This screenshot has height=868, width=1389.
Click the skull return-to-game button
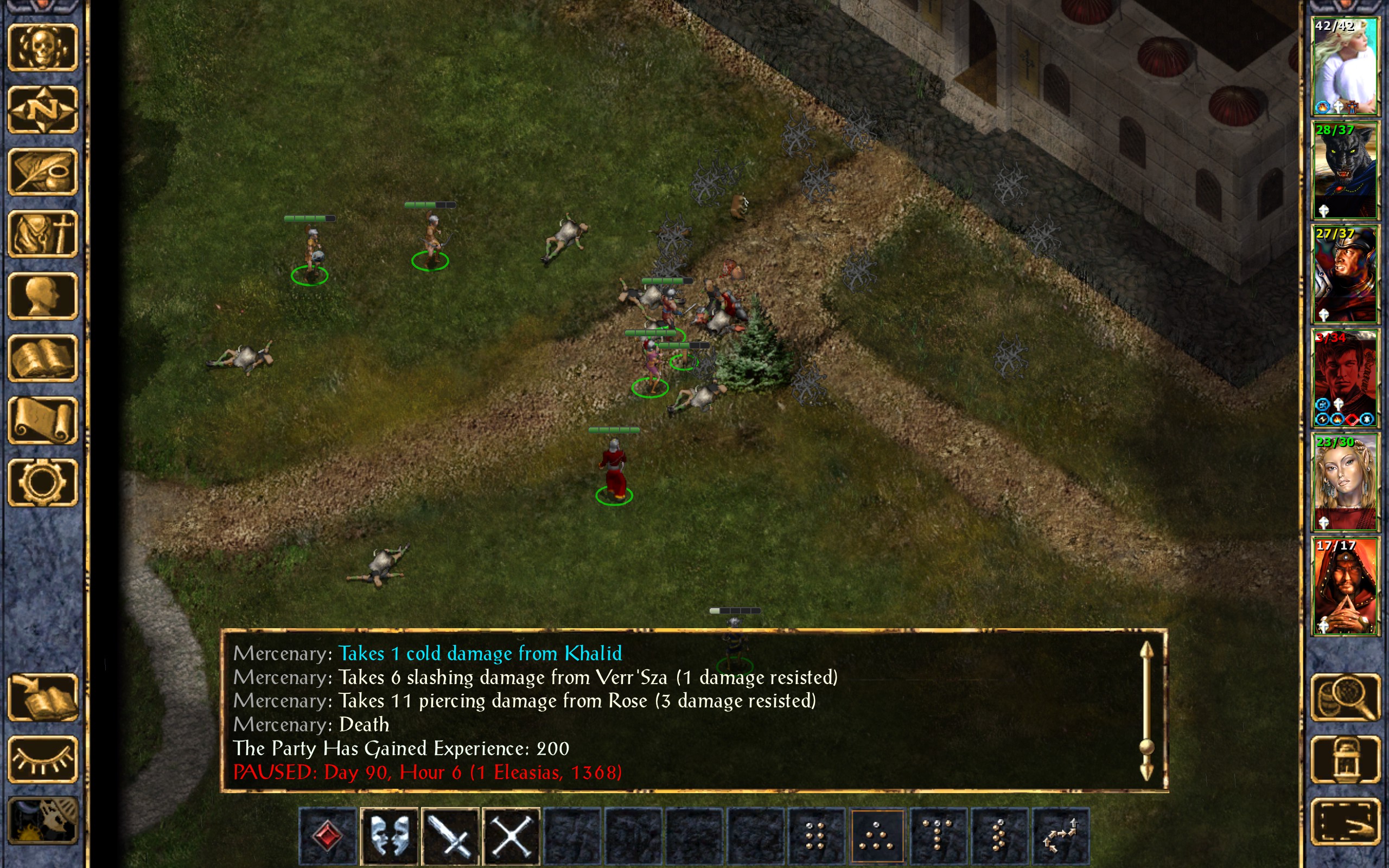(x=42, y=48)
